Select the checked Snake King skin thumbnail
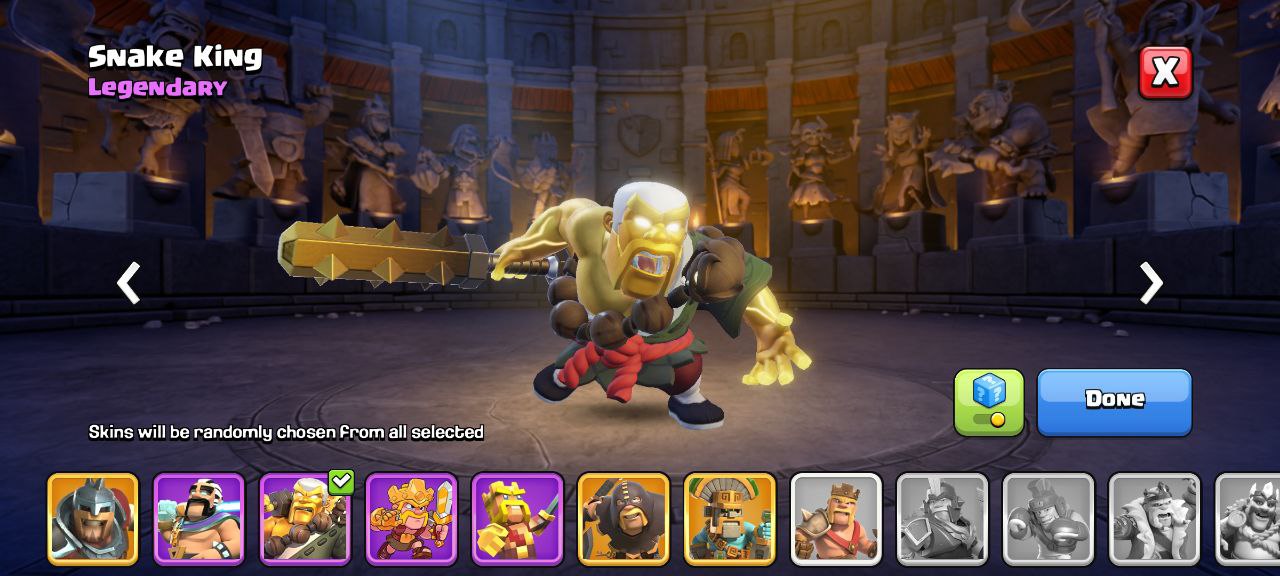 pyautogui.click(x=305, y=519)
